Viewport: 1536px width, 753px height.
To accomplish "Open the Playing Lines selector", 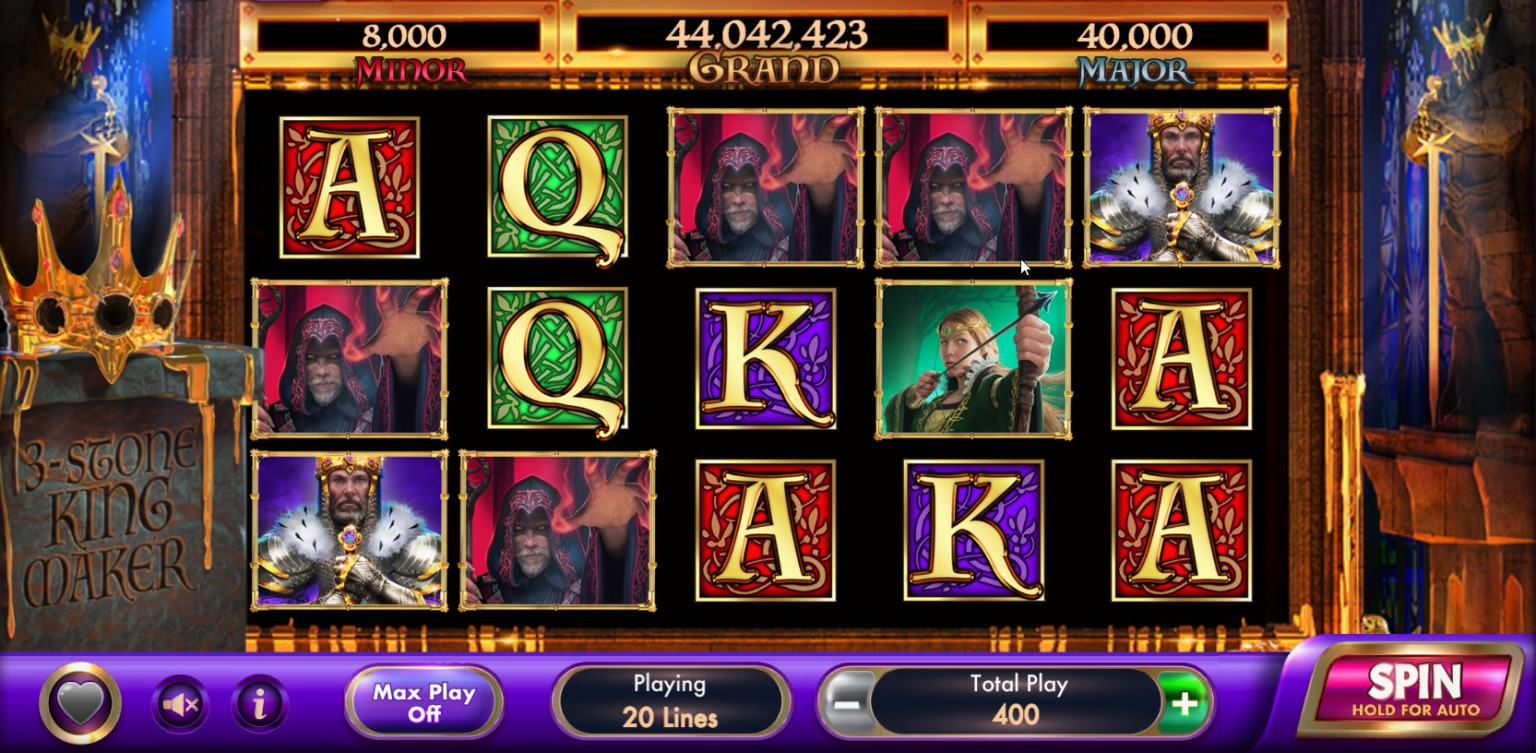I will 671,700.
